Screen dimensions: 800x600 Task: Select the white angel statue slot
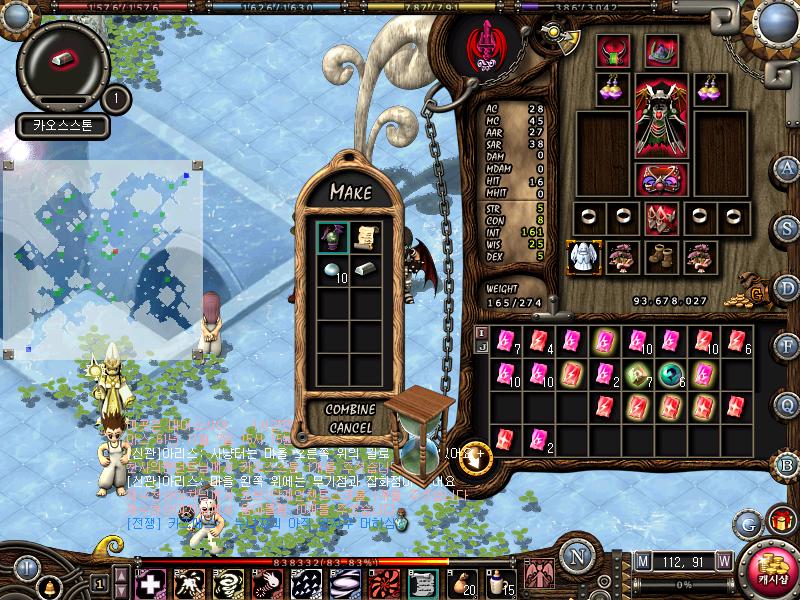582,257
